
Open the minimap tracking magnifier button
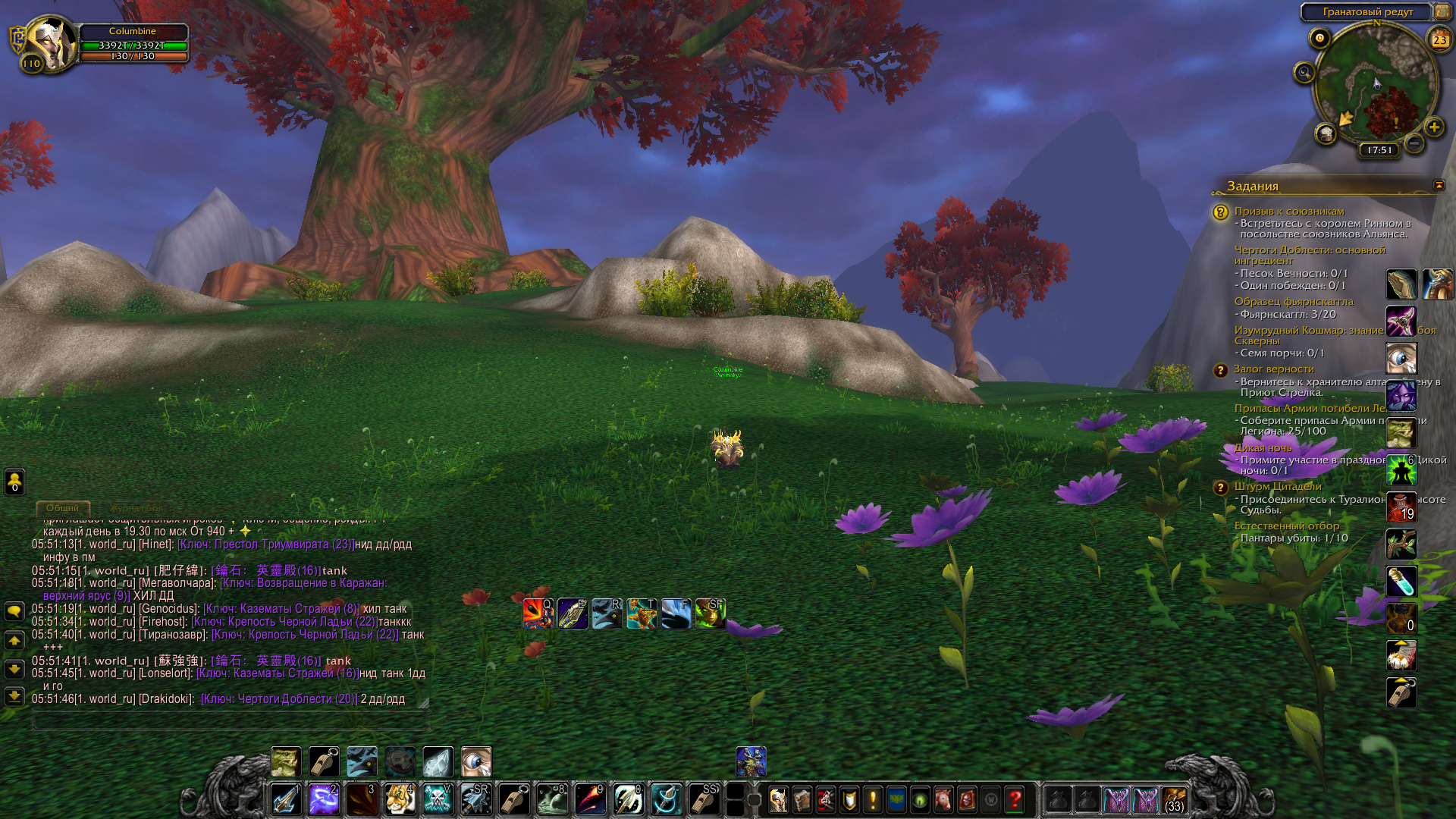[x=1304, y=73]
